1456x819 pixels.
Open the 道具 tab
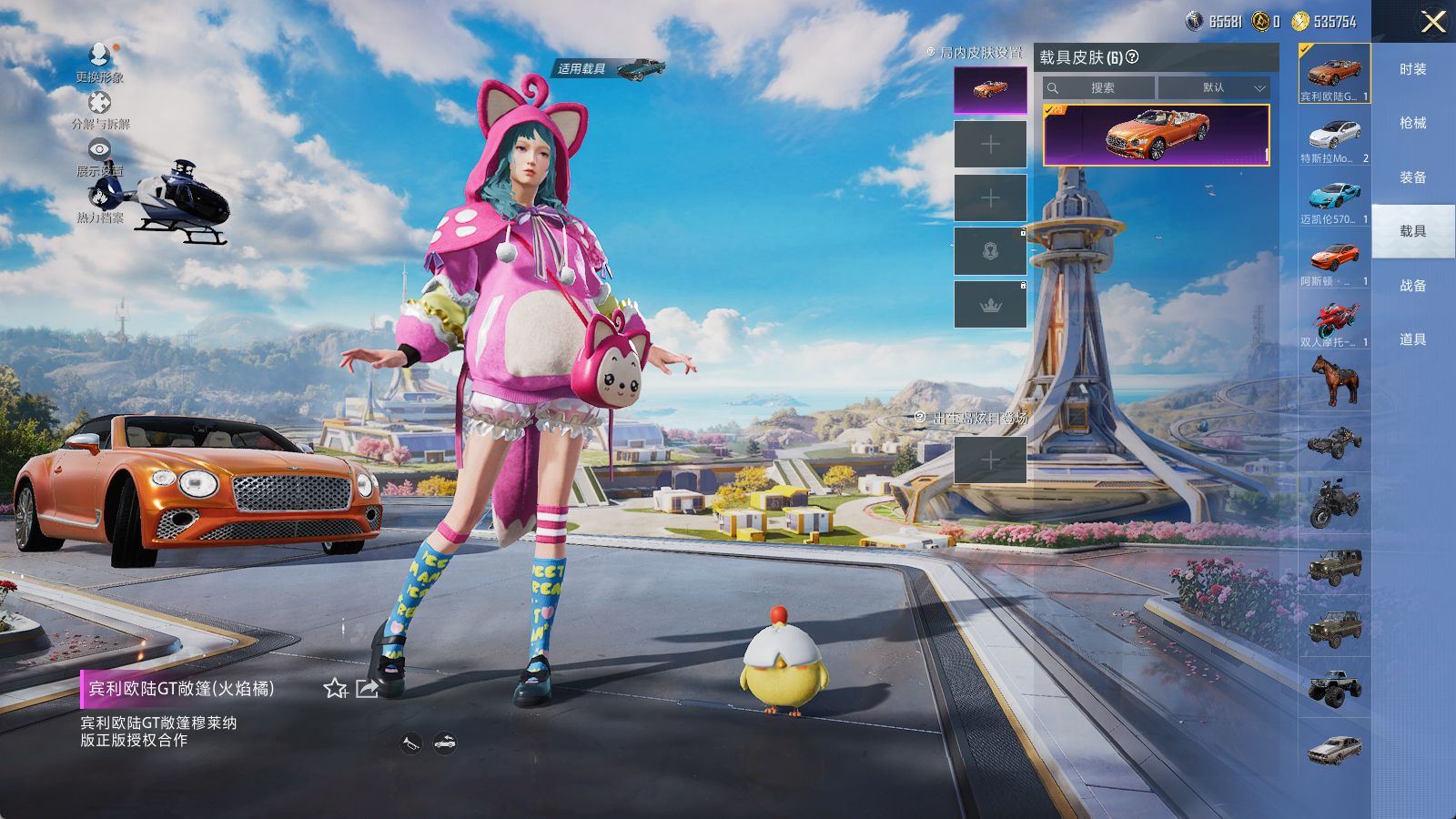tap(1412, 339)
